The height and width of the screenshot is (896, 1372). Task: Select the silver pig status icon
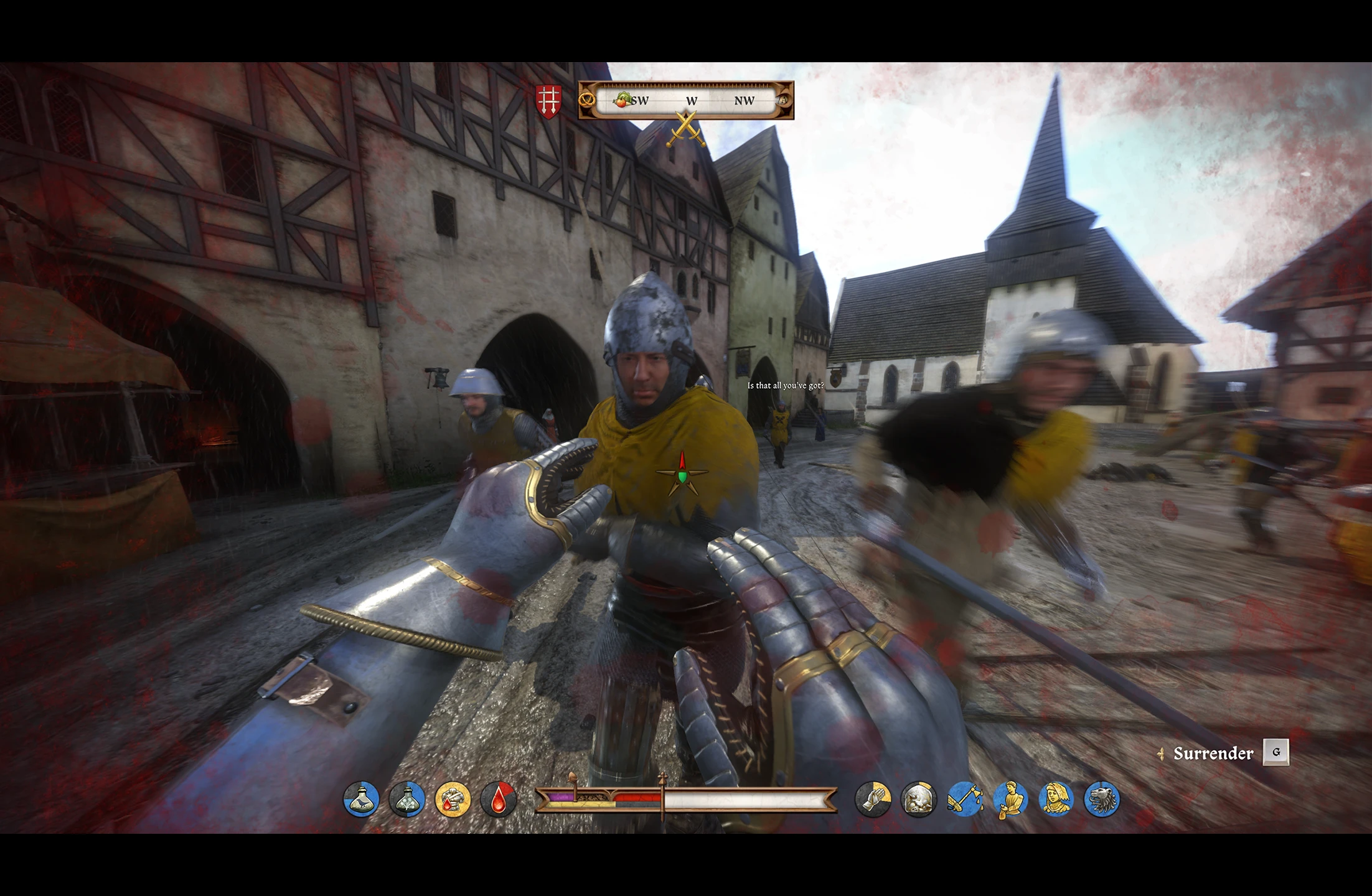919,799
